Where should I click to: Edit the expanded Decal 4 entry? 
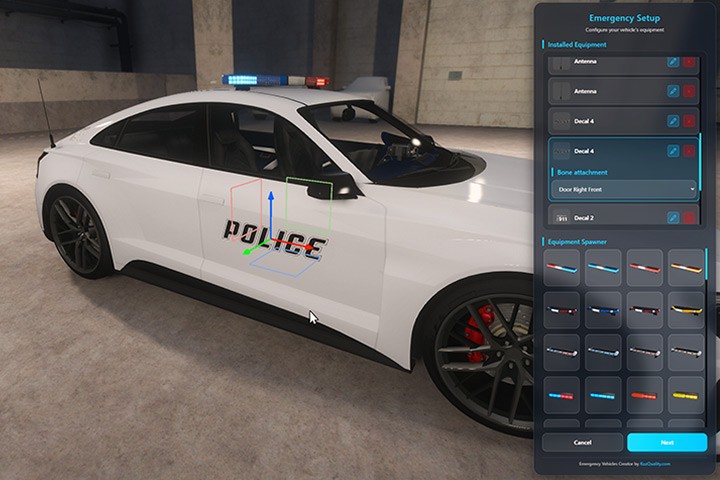click(673, 151)
